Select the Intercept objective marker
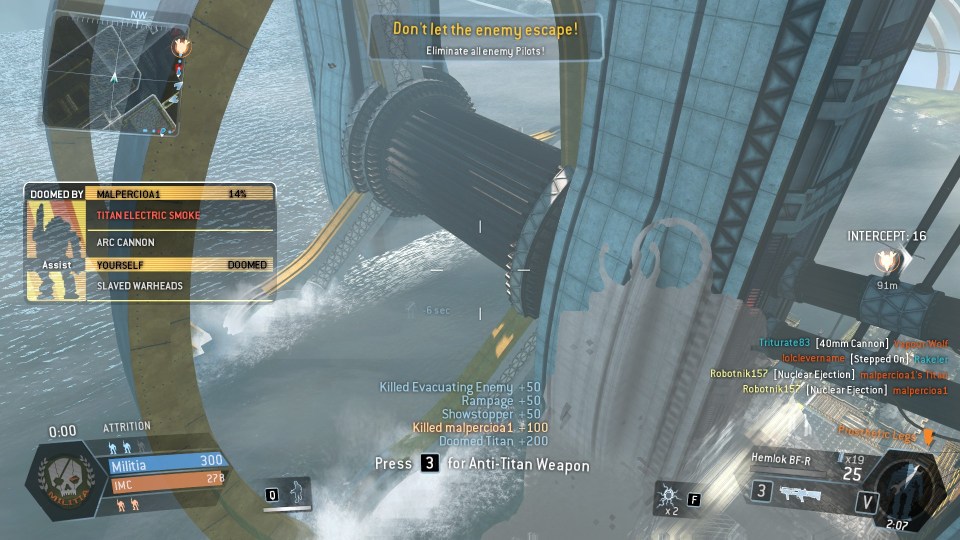Image resolution: width=960 pixels, height=540 pixels. (x=886, y=261)
